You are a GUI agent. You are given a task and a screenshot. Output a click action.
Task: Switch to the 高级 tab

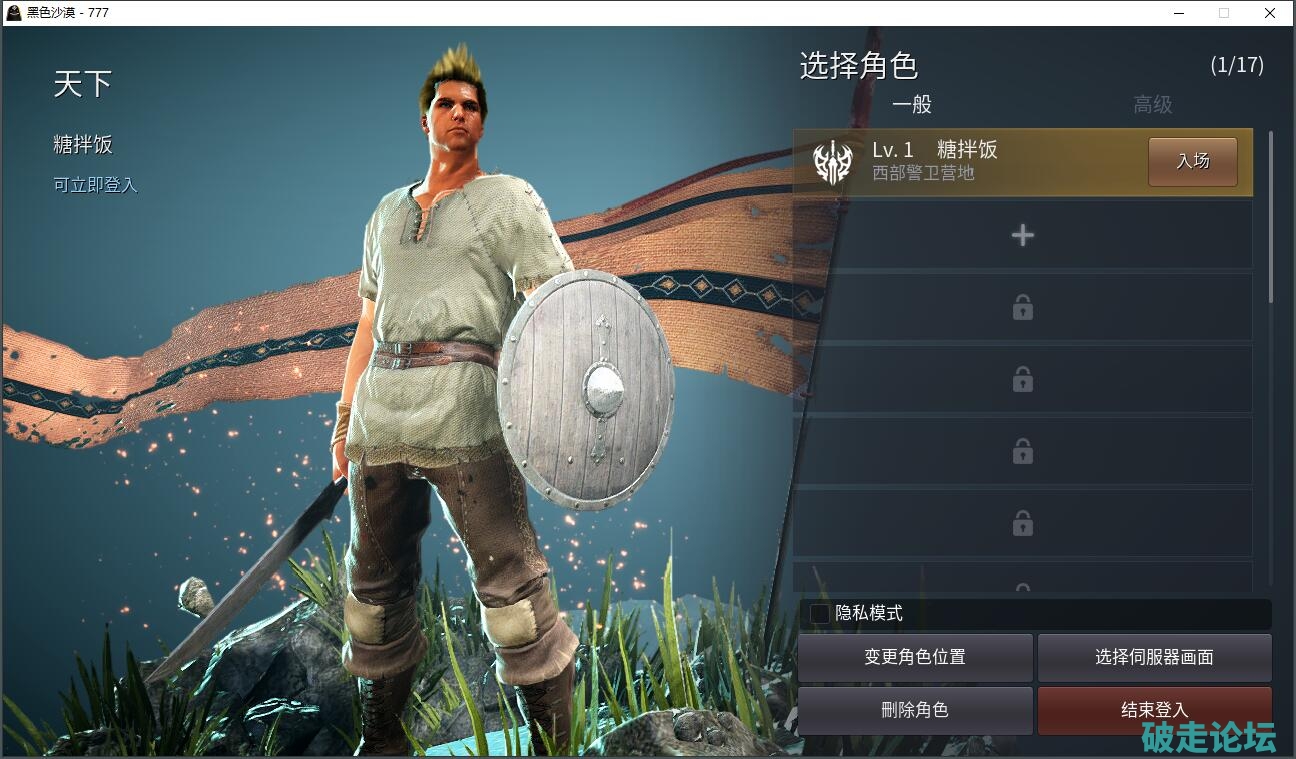pyautogui.click(x=1152, y=105)
